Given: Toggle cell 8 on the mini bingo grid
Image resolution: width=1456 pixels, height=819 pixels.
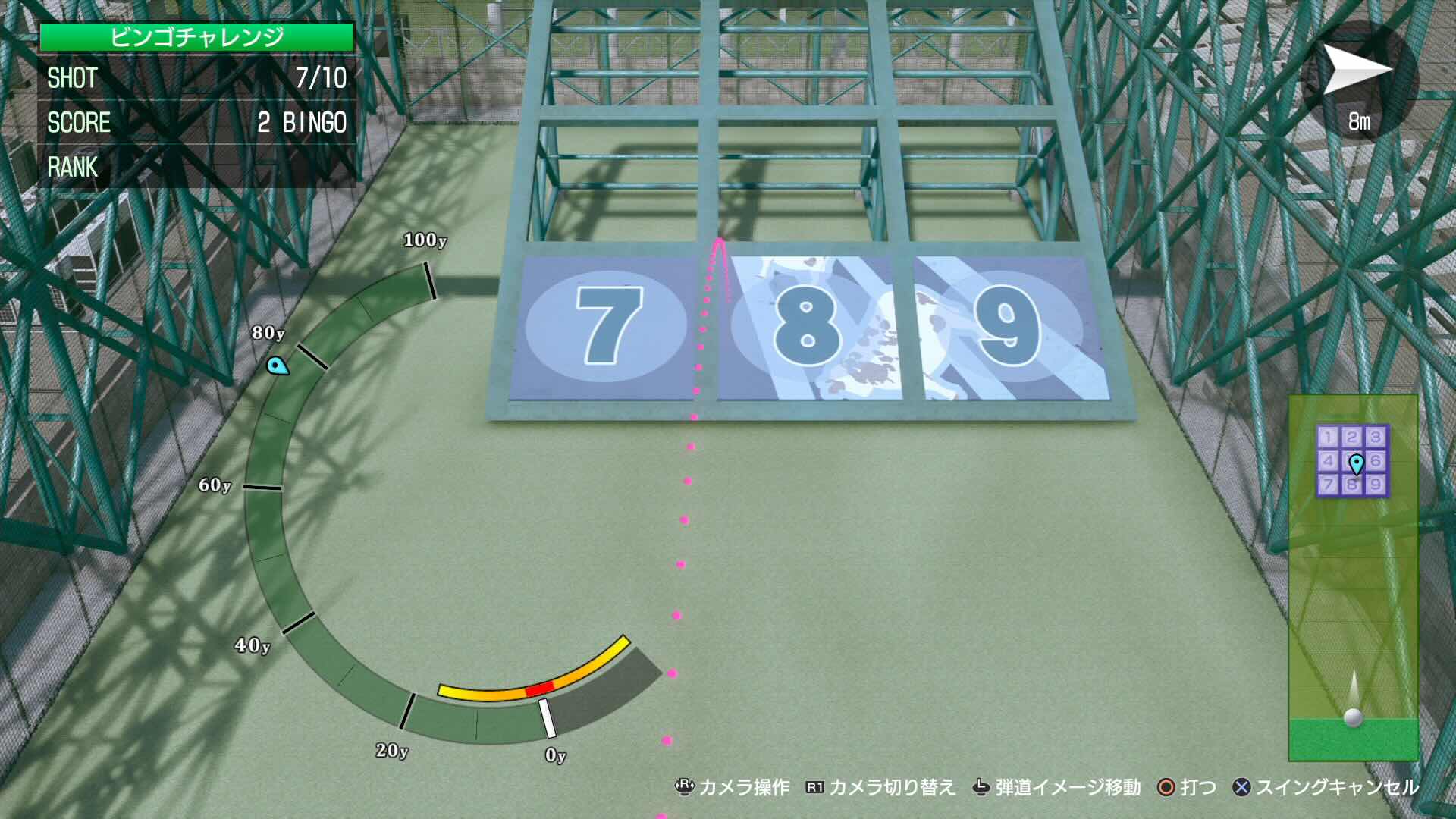Looking at the screenshot, I should [1352, 485].
